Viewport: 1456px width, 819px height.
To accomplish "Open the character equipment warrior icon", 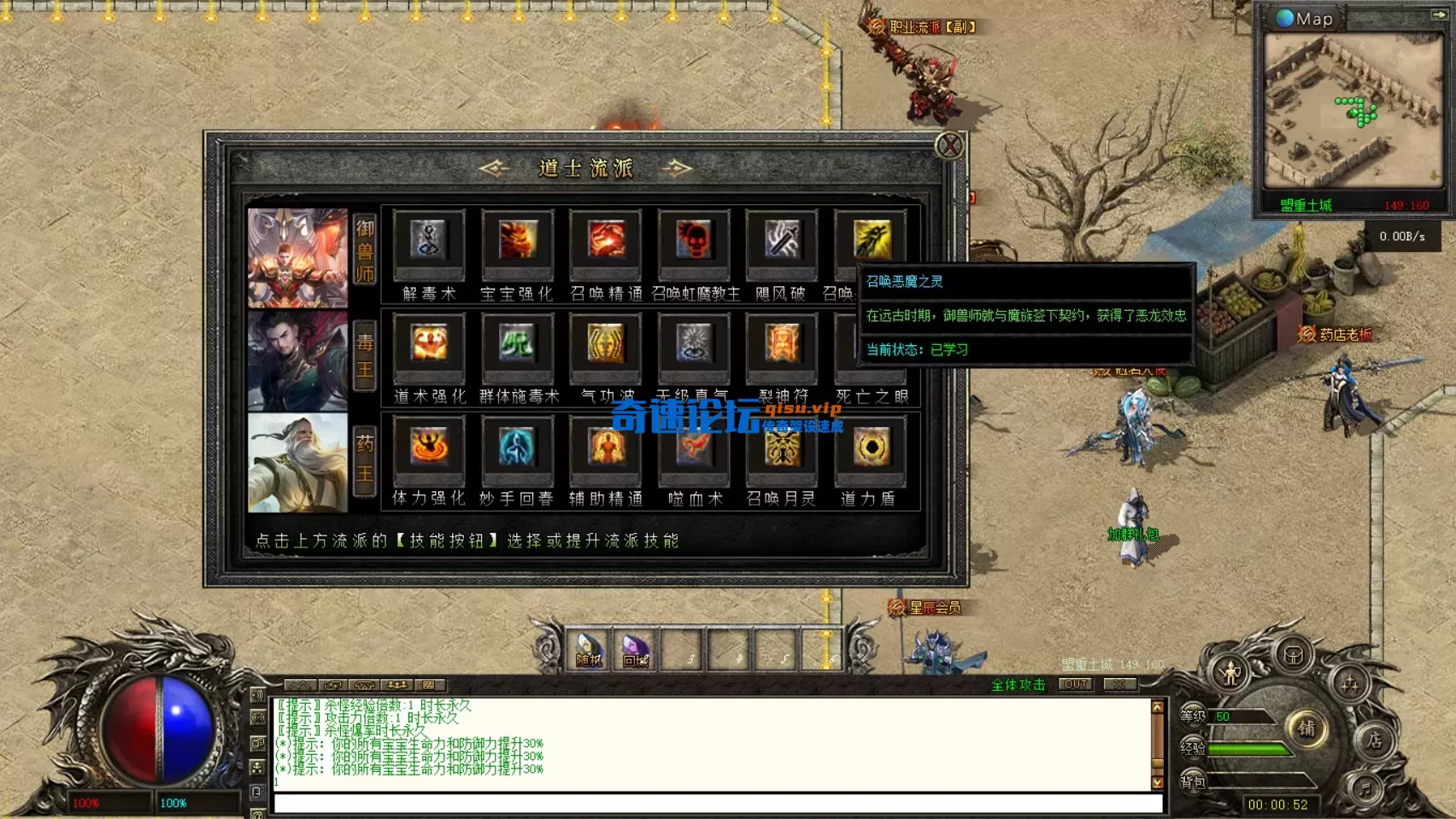I will pyautogui.click(x=1230, y=674).
